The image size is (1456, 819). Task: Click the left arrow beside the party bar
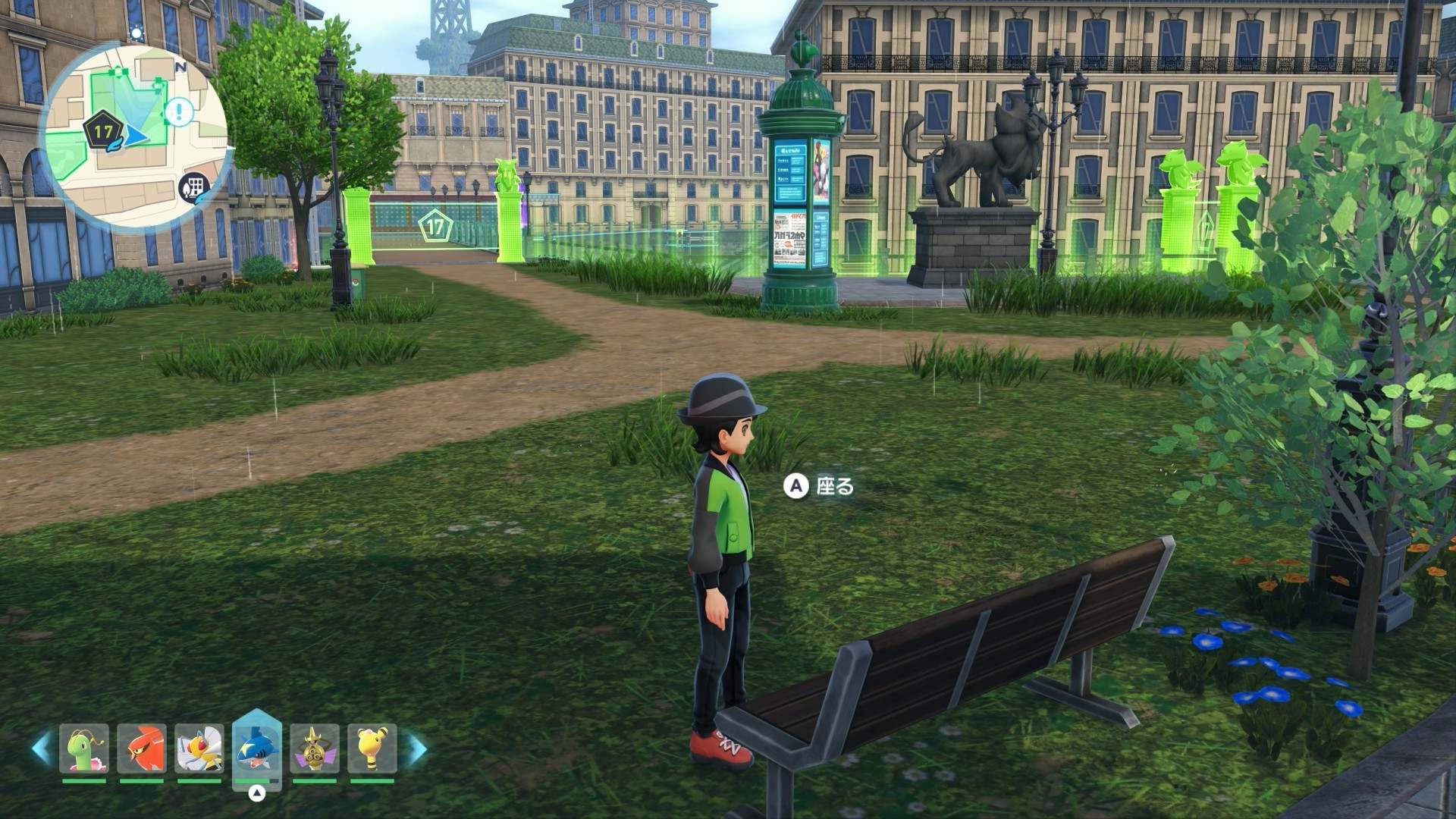point(41,748)
